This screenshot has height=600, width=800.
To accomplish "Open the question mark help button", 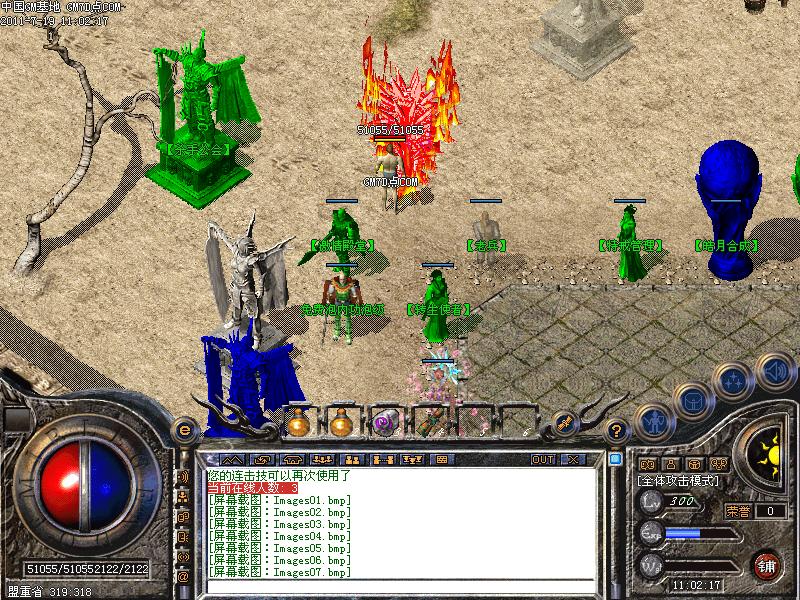I will coord(617,430).
